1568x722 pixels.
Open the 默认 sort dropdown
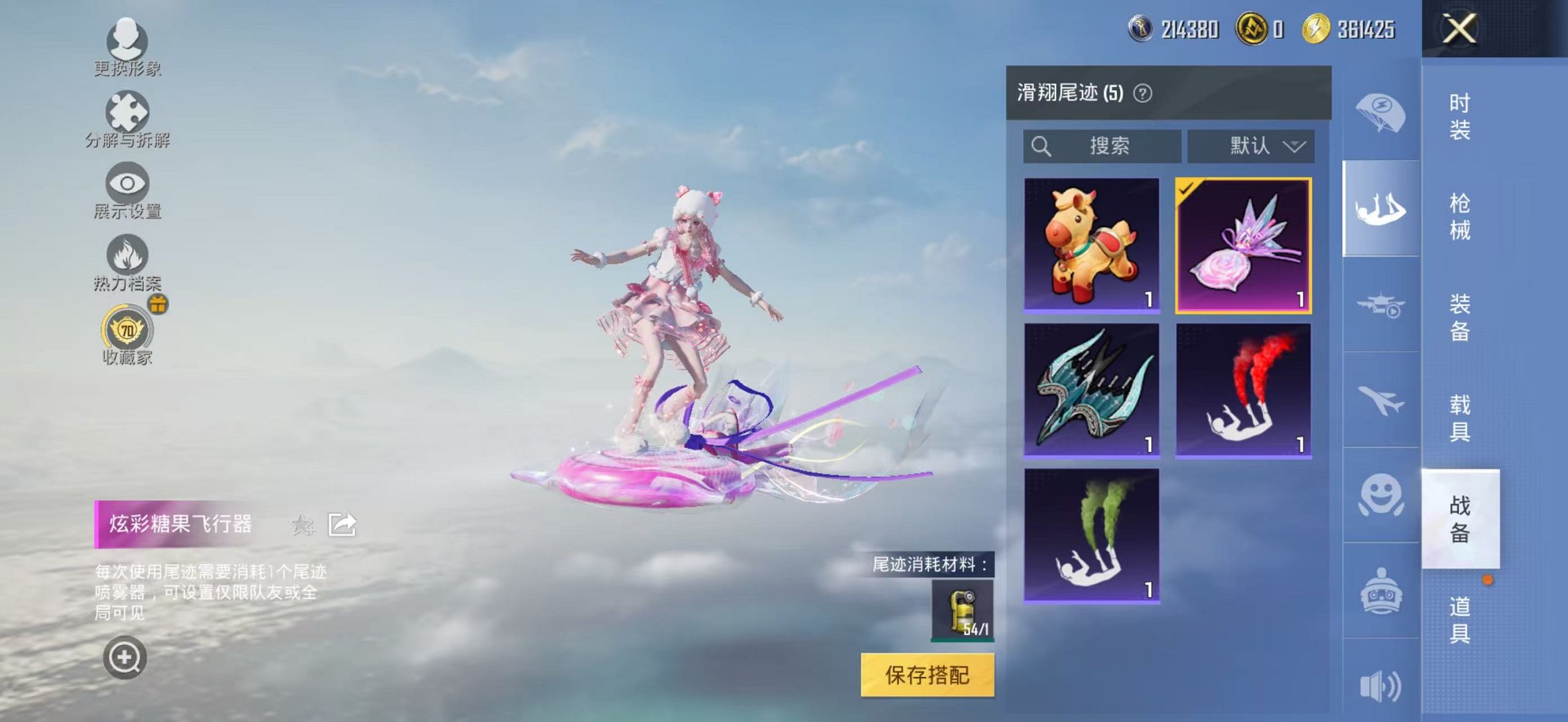tap(1250, 146)
